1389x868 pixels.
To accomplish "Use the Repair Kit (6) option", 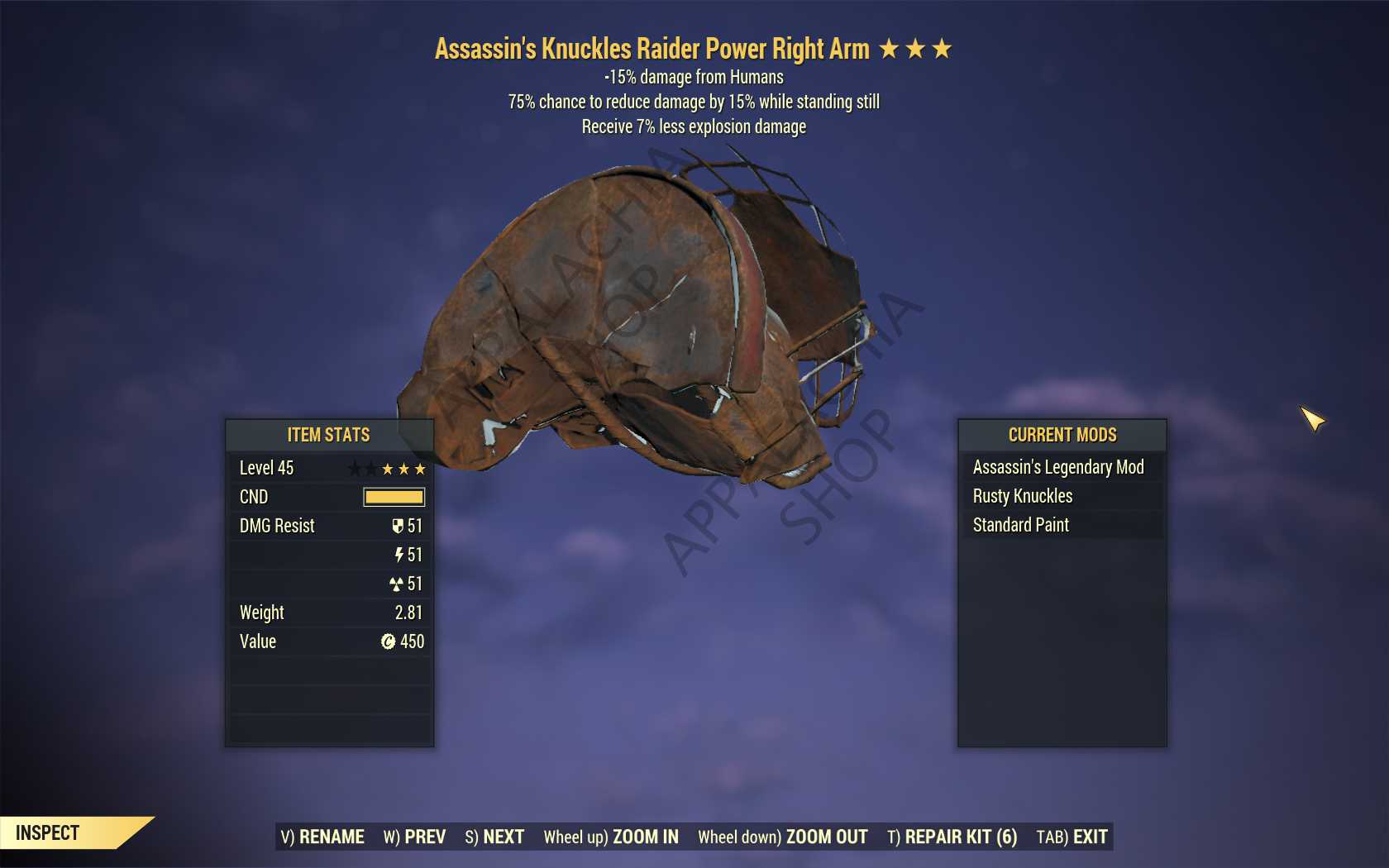I will [952, 837].
